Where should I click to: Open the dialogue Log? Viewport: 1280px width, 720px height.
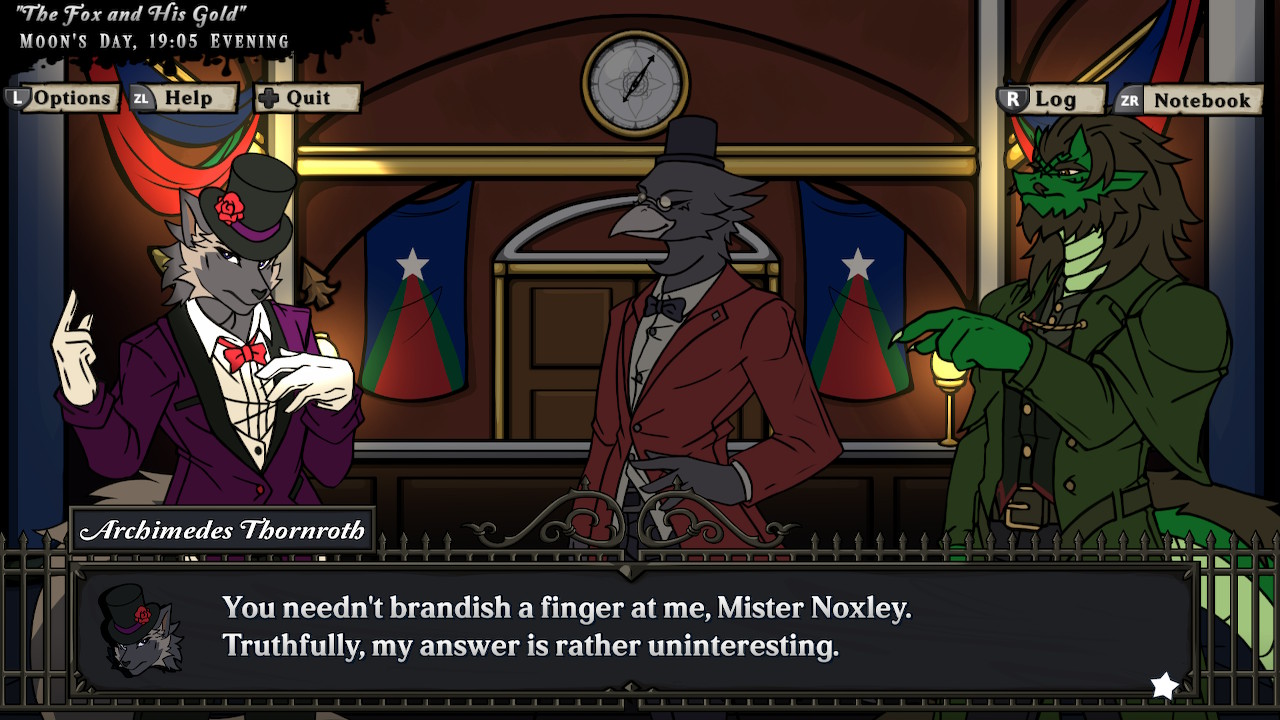click(x=1058, y=98)
